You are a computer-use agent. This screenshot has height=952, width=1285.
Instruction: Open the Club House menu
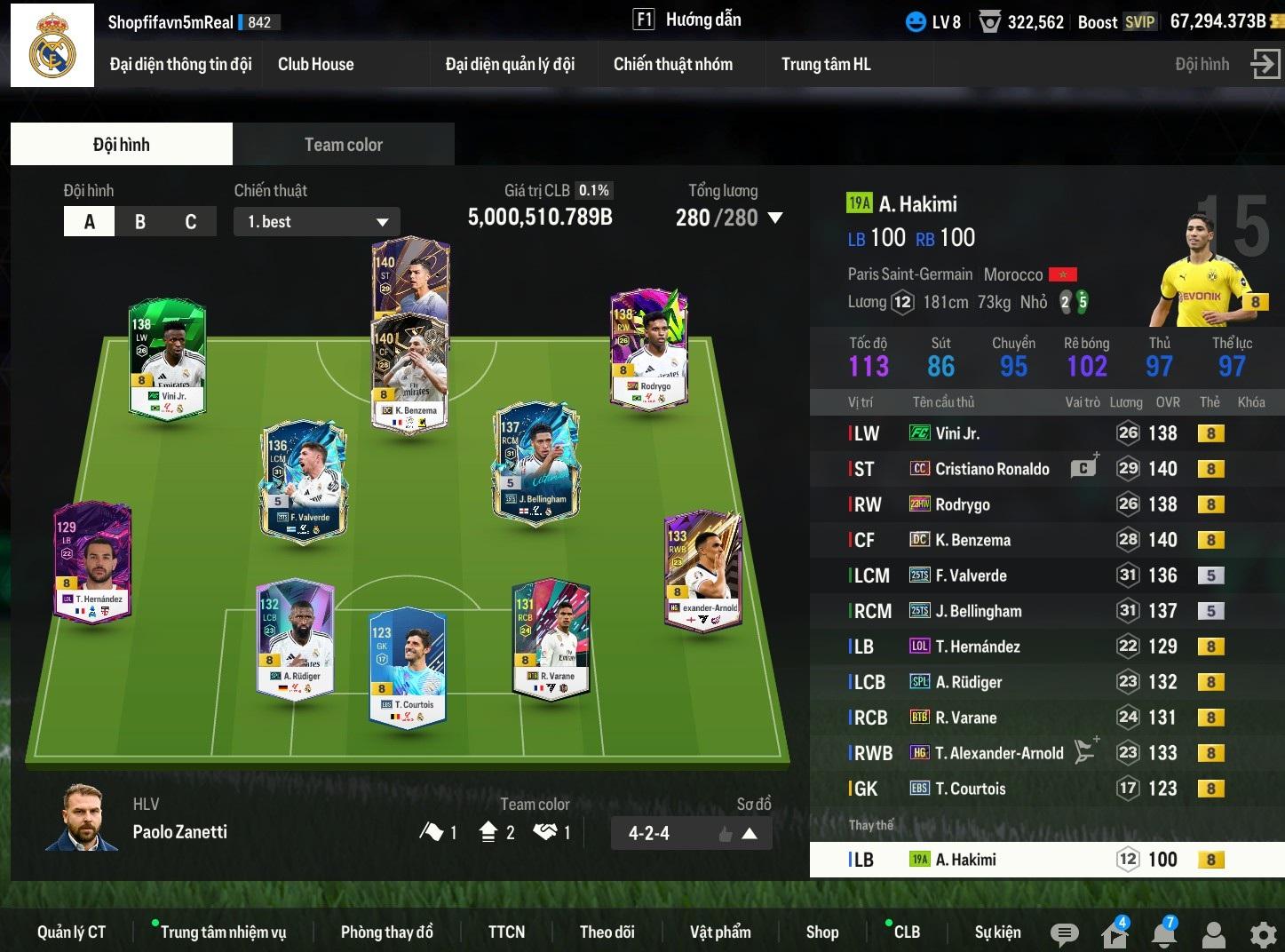(315, 64)
